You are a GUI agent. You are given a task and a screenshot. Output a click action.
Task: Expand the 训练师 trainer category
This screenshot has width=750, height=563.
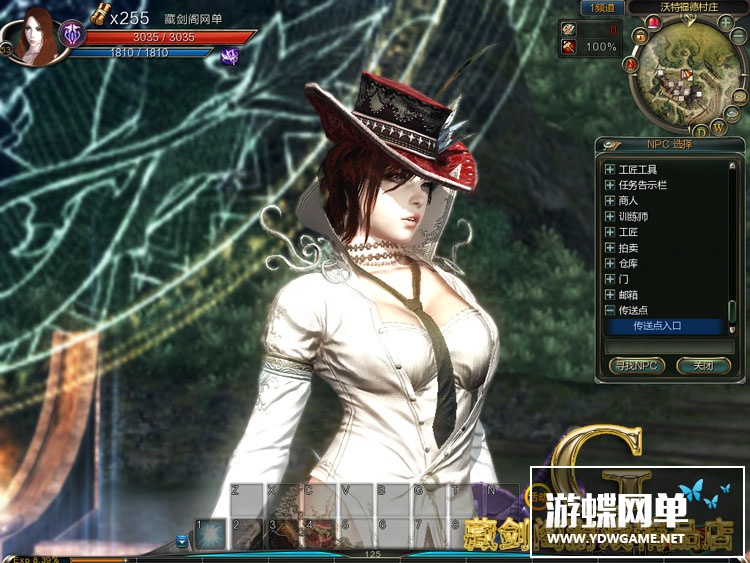pos(610,216)
